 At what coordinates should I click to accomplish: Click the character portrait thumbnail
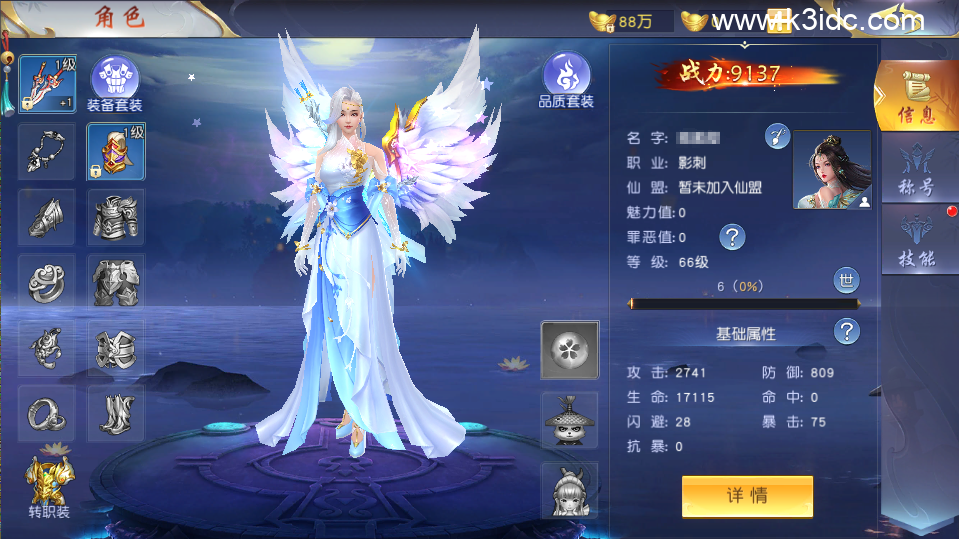831,170
